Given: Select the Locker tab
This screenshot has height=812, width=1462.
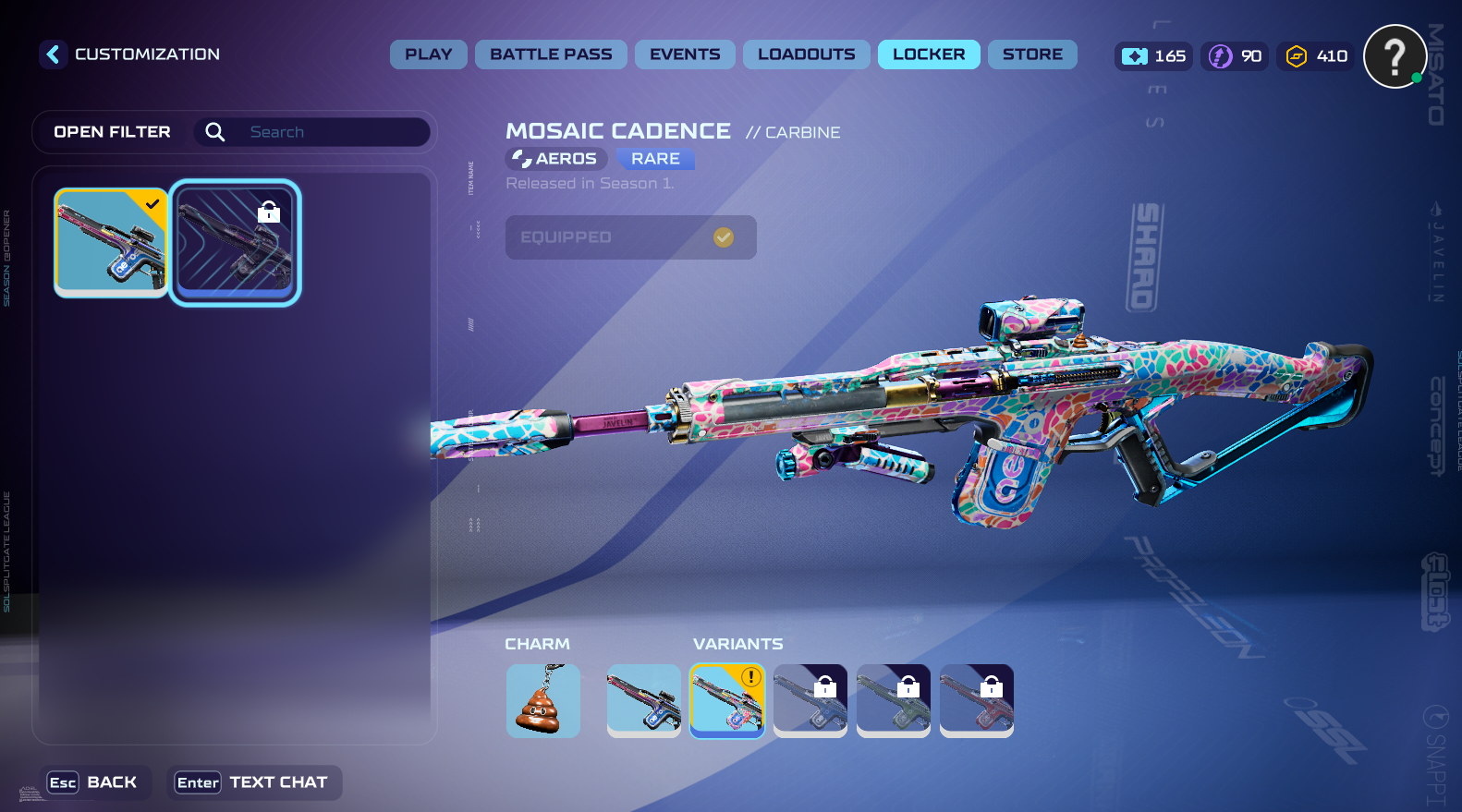Looking at the screenshot, I should point(928,55).
